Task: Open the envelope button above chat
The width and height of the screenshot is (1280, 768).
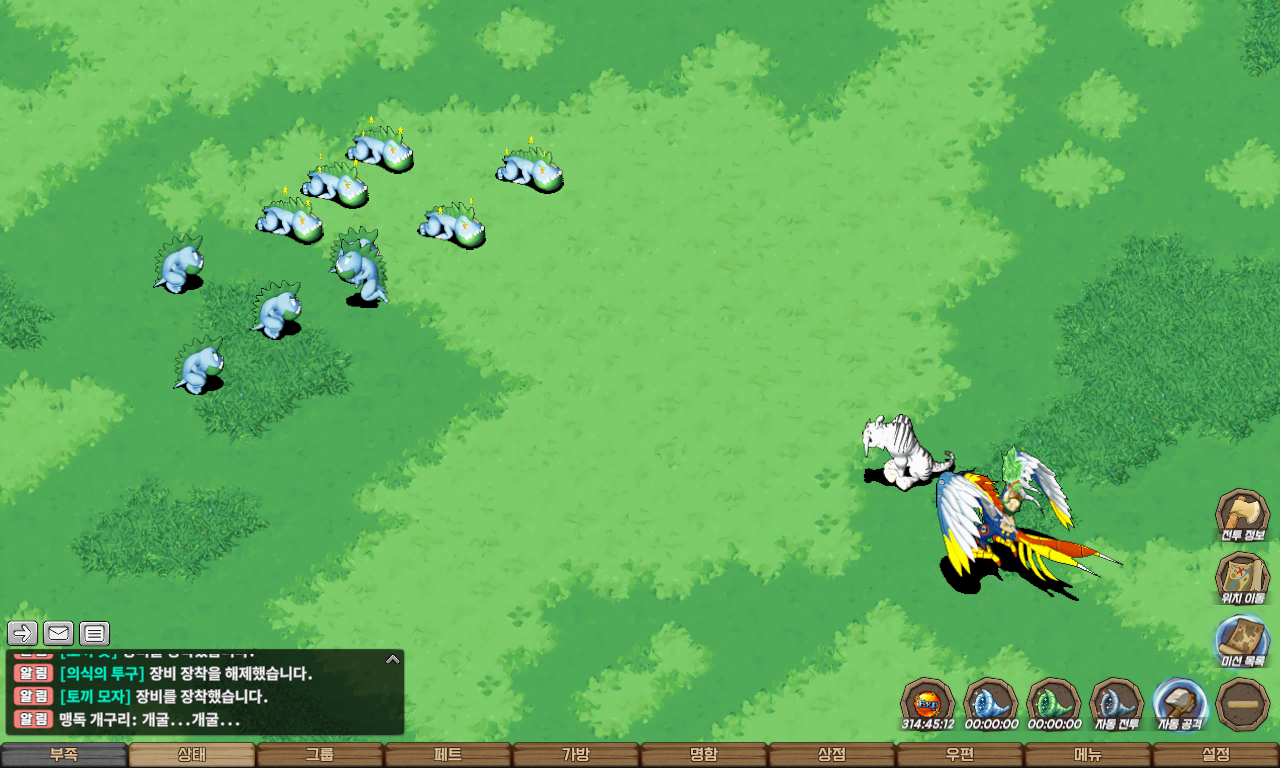Action: click(58, 633)
